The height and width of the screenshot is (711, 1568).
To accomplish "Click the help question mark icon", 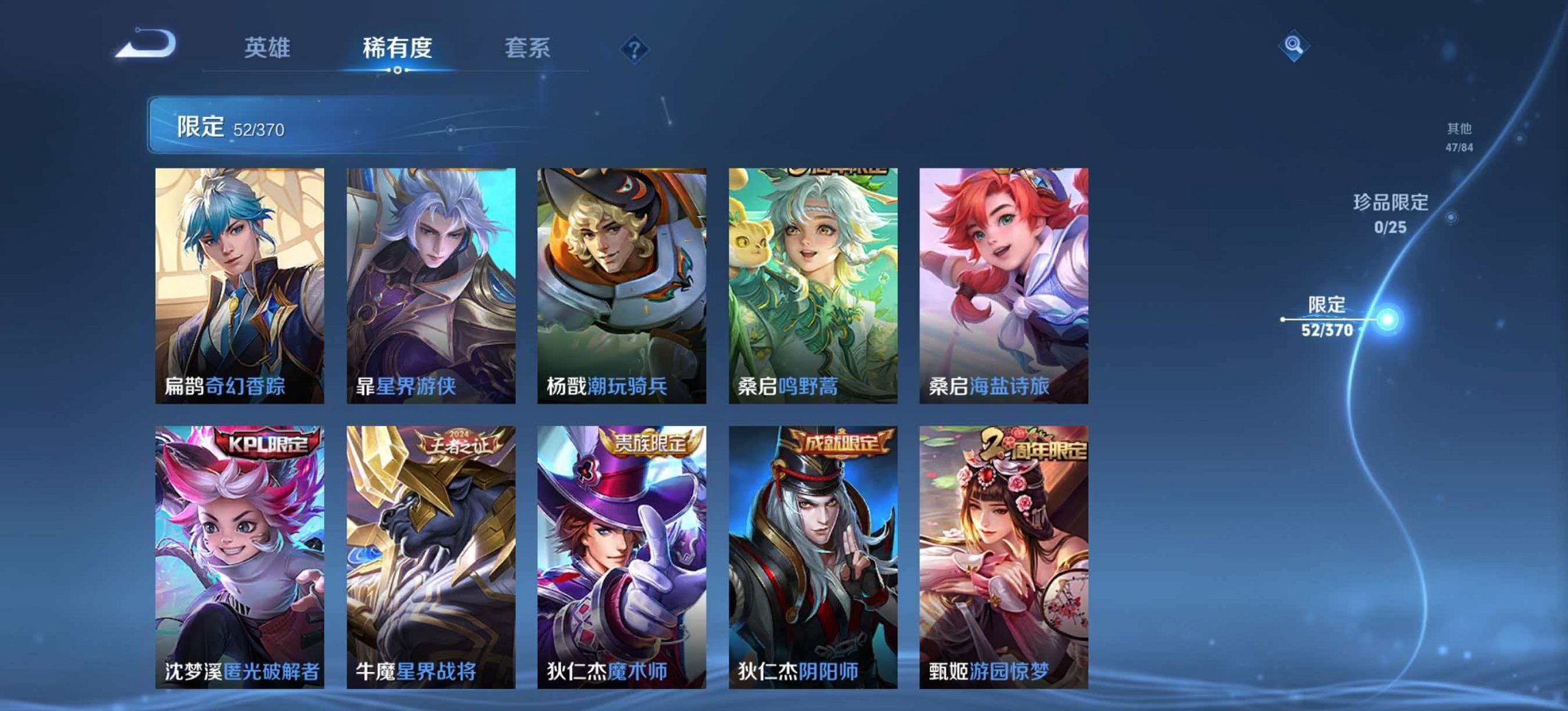I will [635, 48].
